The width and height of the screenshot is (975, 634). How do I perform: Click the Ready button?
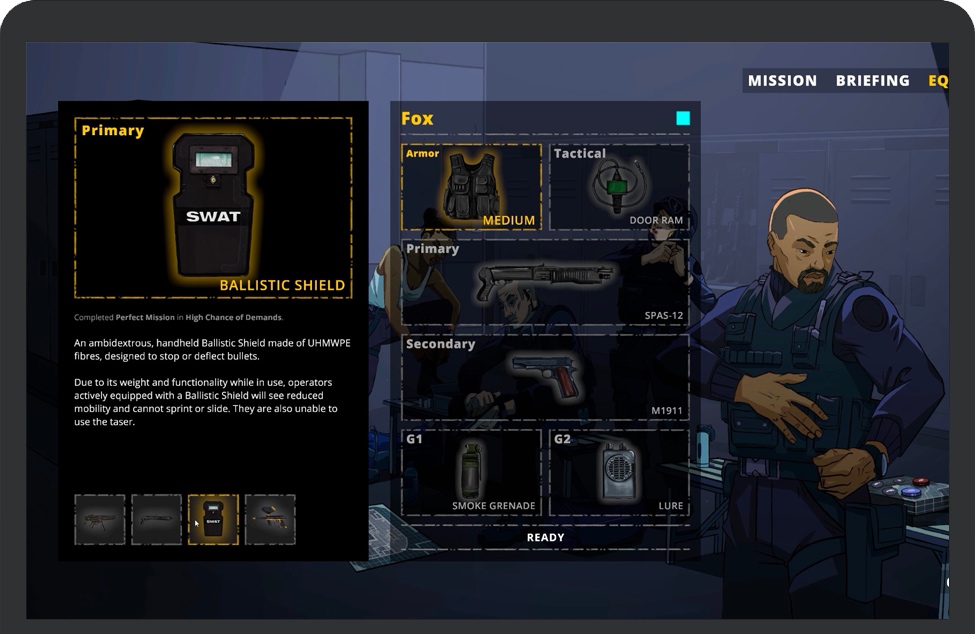pyautogui.click(x=545, y=537)
